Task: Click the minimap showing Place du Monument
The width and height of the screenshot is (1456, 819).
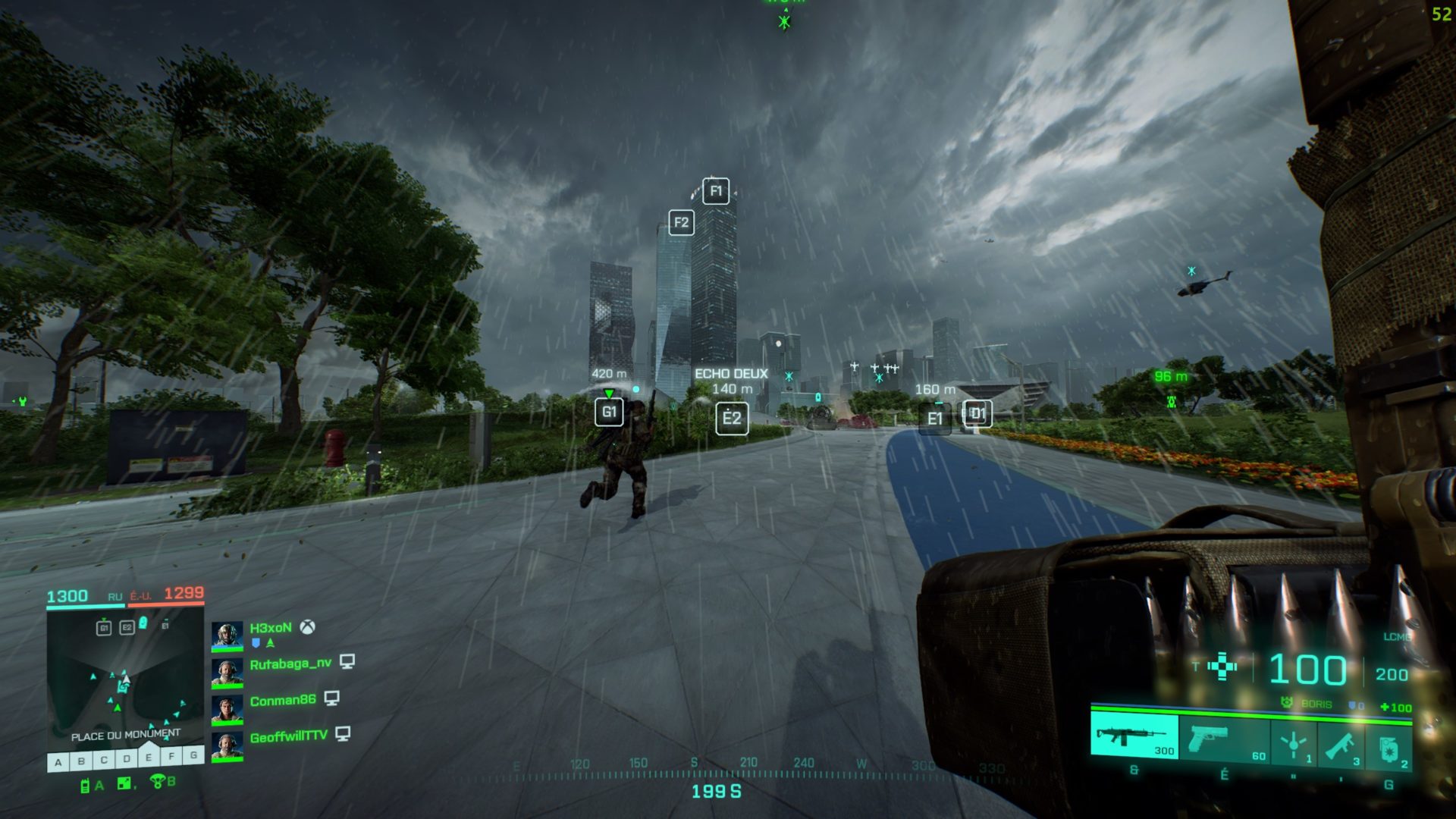Action: click(125, 679)
